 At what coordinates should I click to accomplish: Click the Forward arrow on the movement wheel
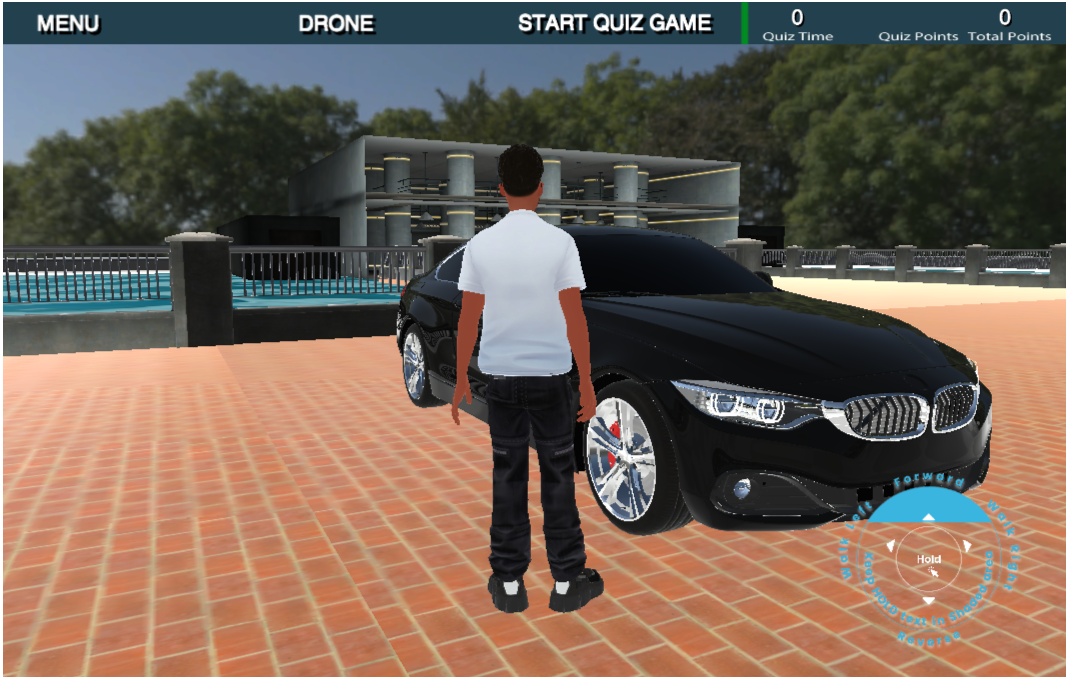click(x=928, y=518)
